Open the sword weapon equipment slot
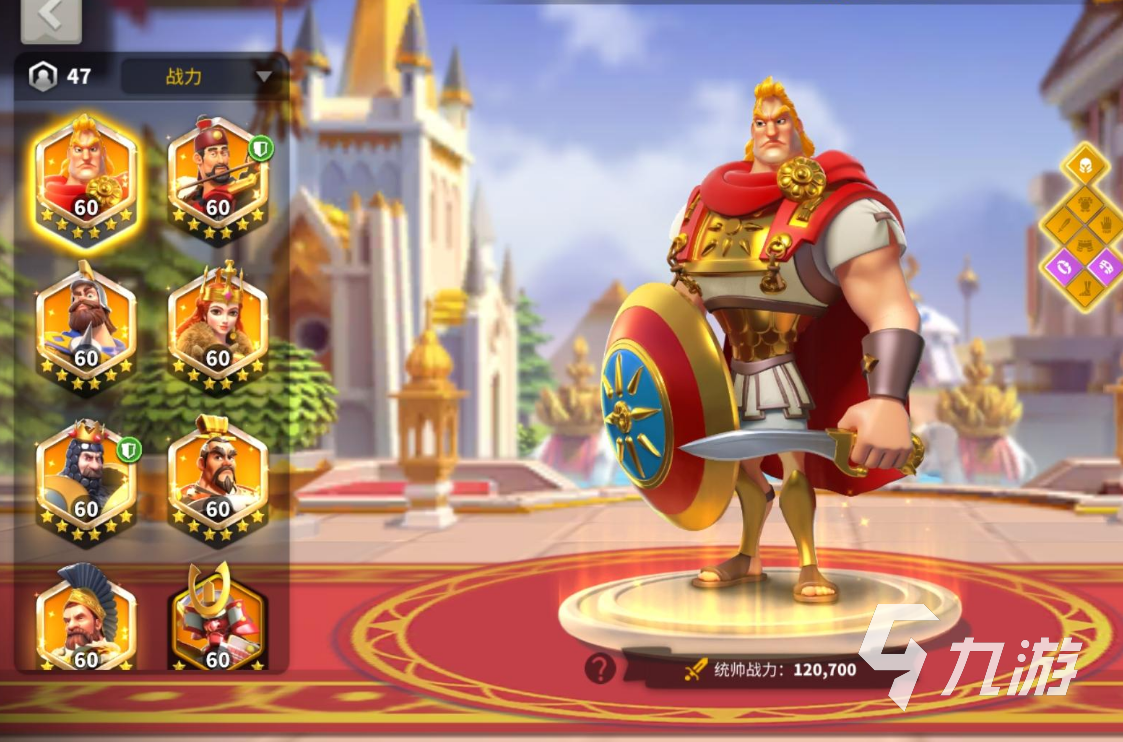1123x742 pixels. click(1063, 223)
